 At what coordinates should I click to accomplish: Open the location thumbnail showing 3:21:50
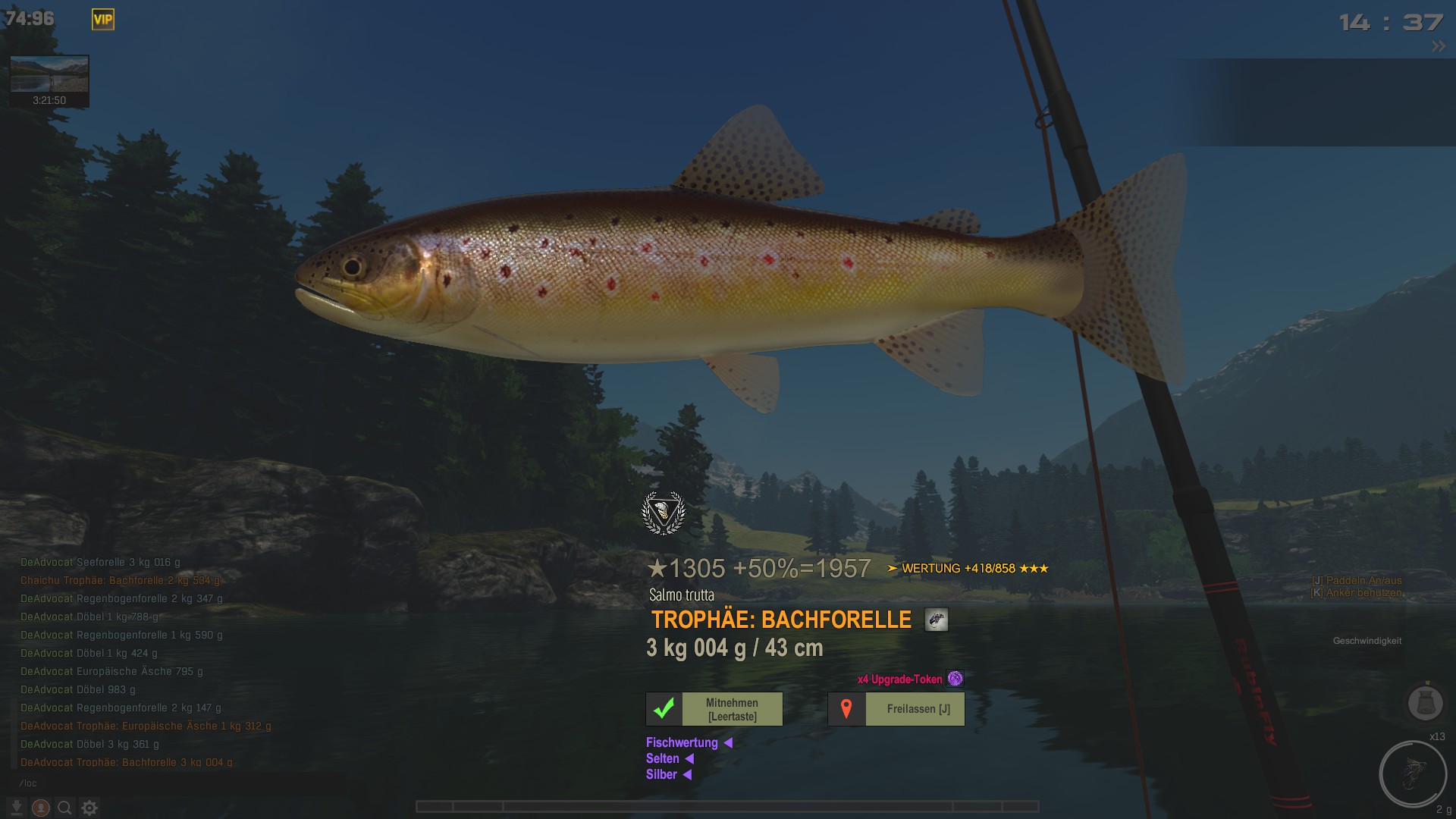pyautogui.click(x=49, y=80)
